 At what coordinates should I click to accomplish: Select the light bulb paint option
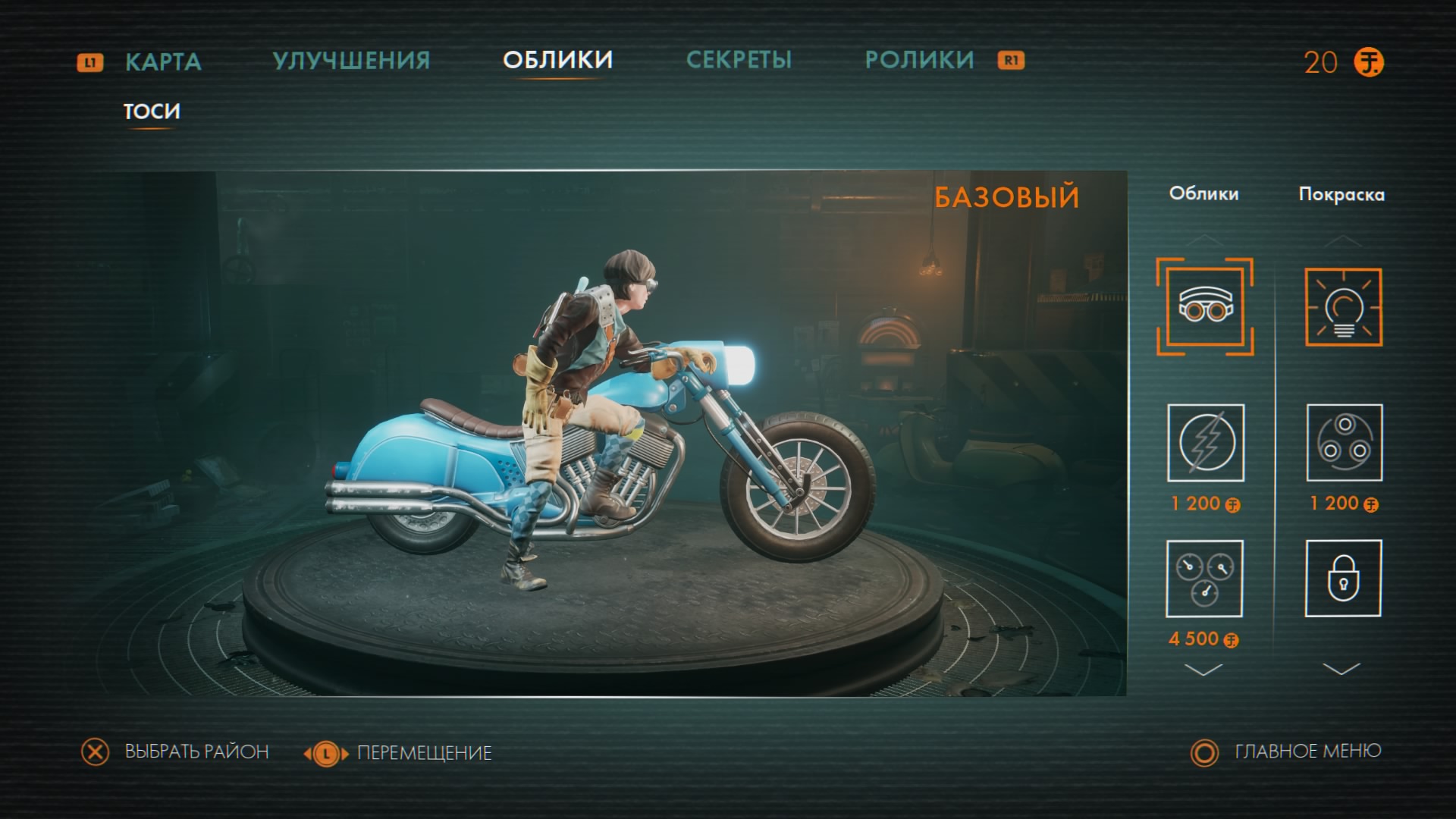coord(1343,307)
